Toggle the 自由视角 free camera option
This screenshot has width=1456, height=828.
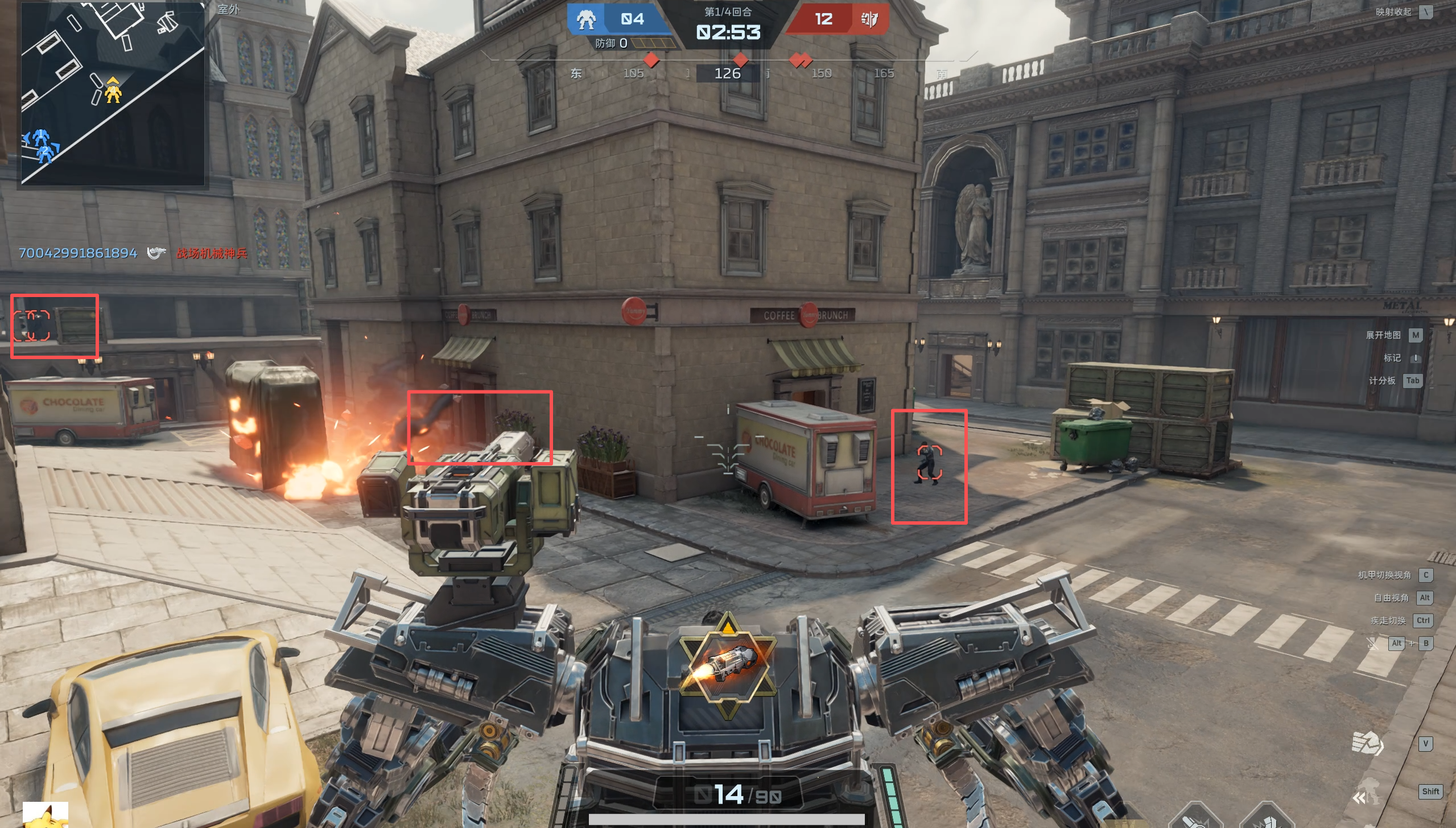(x=1391, y=598)
